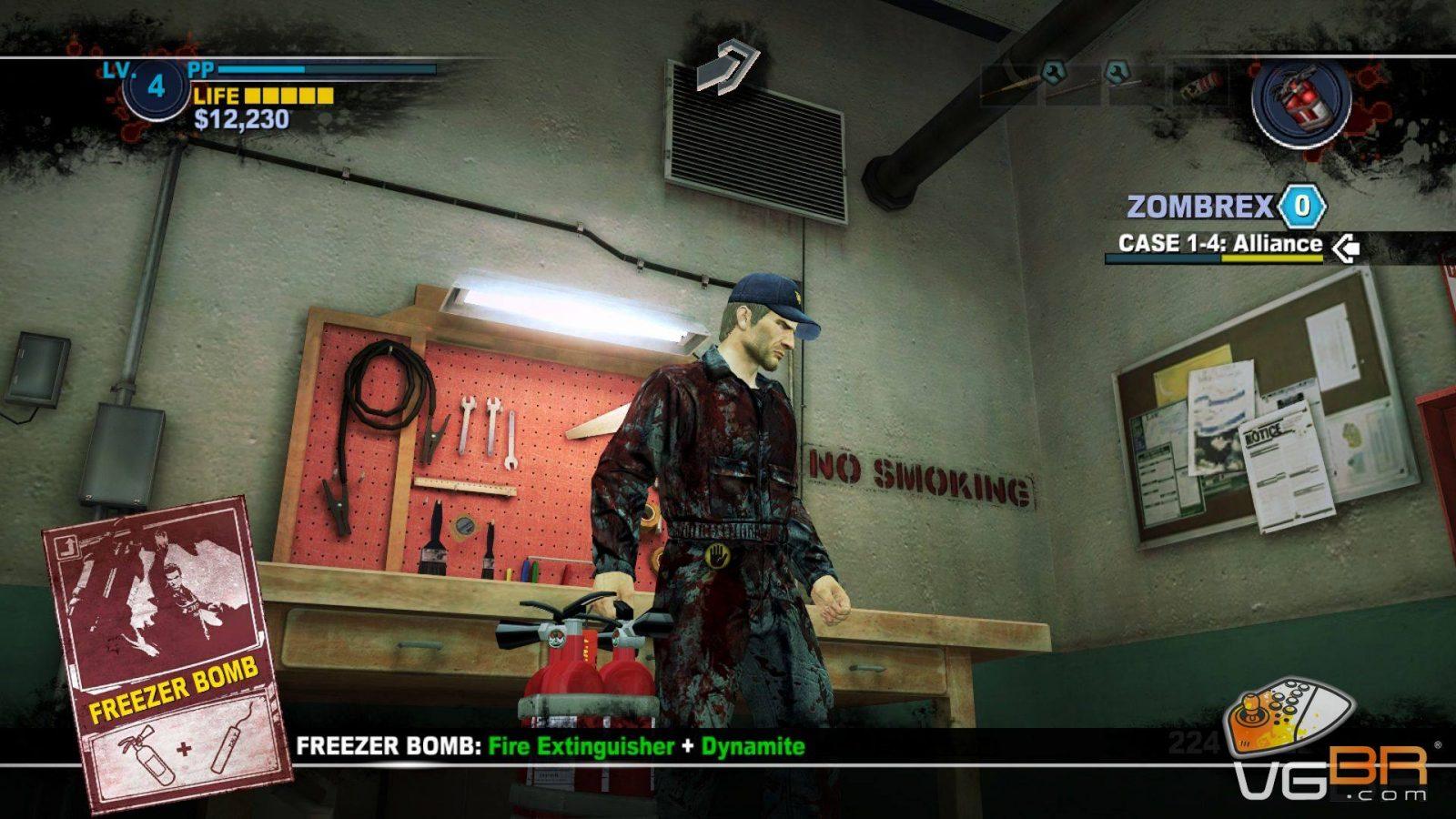The image size is (1456, 819).
Task: Open the Freezer Bomb combo card
Action: click(167, 652)
